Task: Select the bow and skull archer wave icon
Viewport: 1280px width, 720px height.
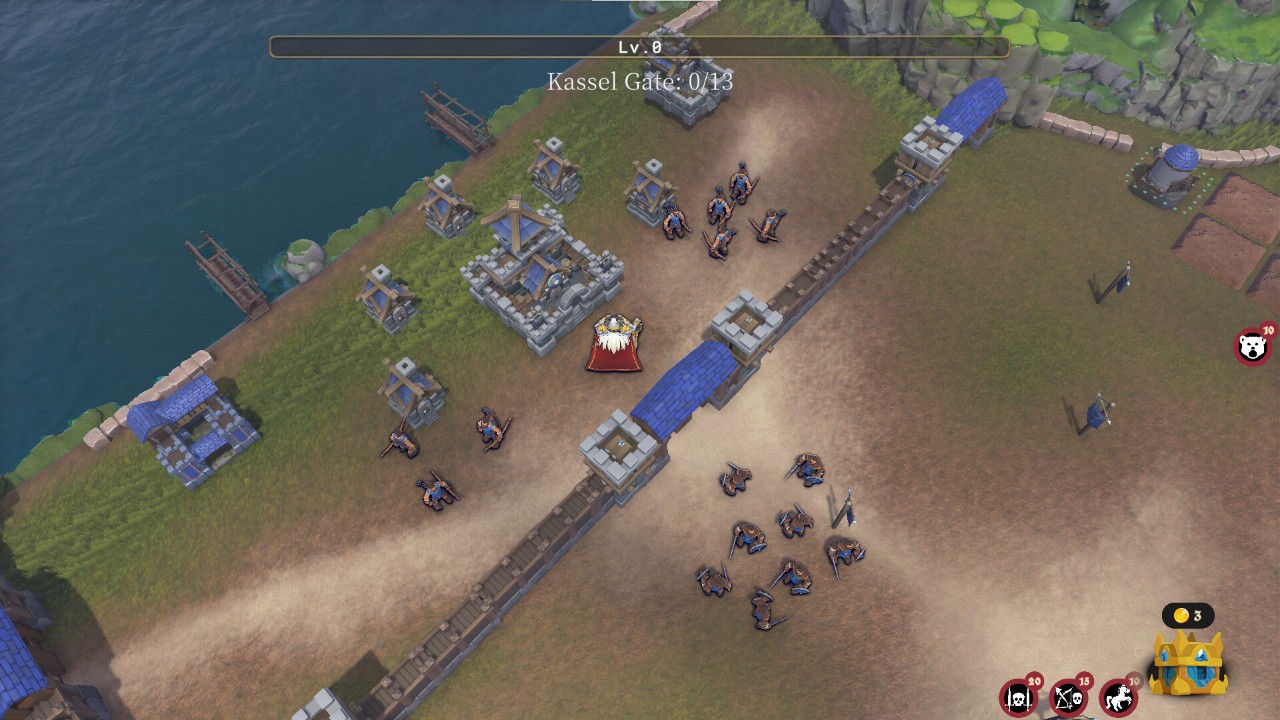Action: [1068, 697]
